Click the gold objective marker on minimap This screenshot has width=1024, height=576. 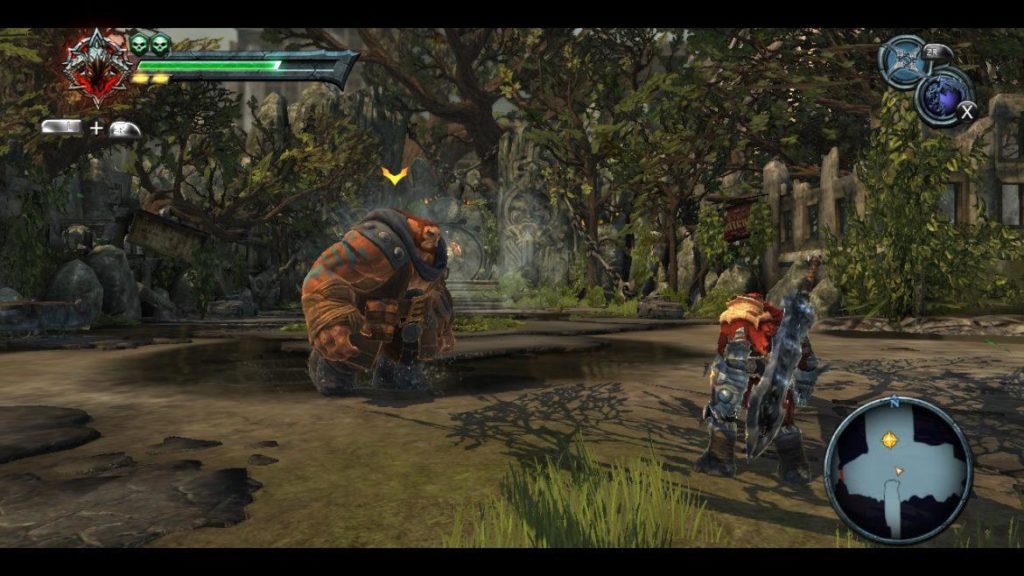coord(888,440)
